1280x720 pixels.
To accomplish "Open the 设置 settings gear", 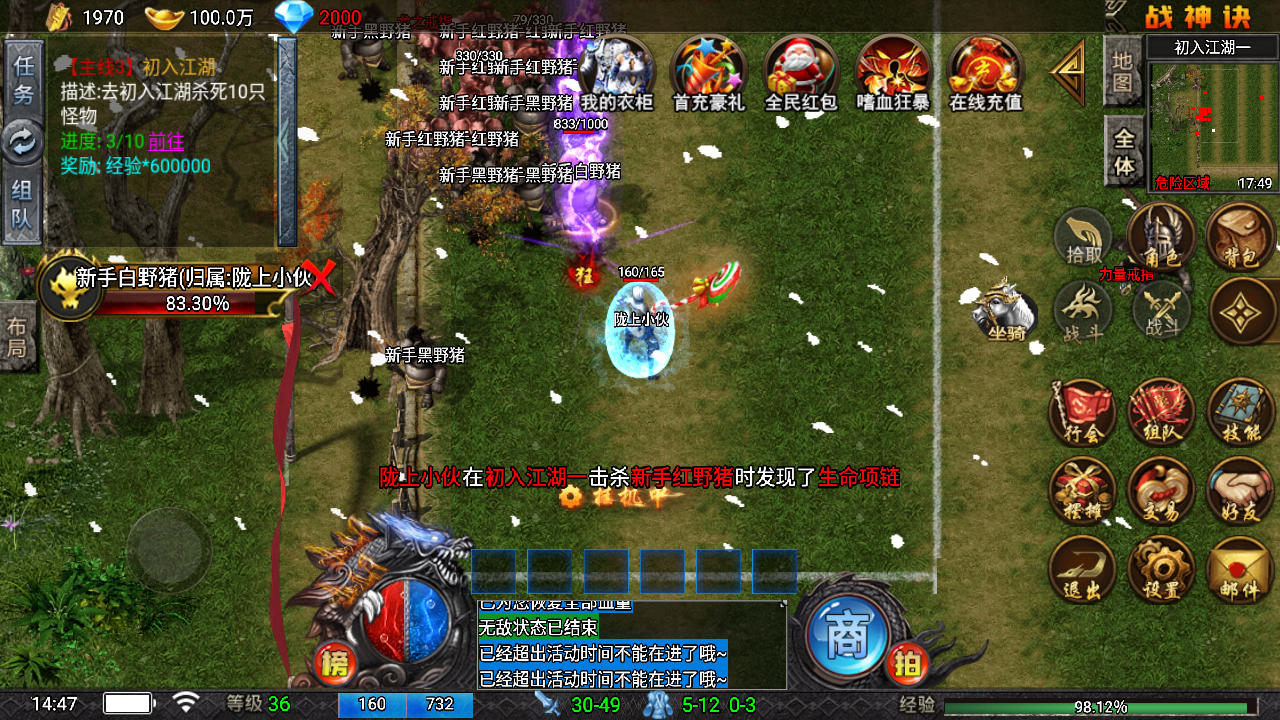I will point(1161,570).
